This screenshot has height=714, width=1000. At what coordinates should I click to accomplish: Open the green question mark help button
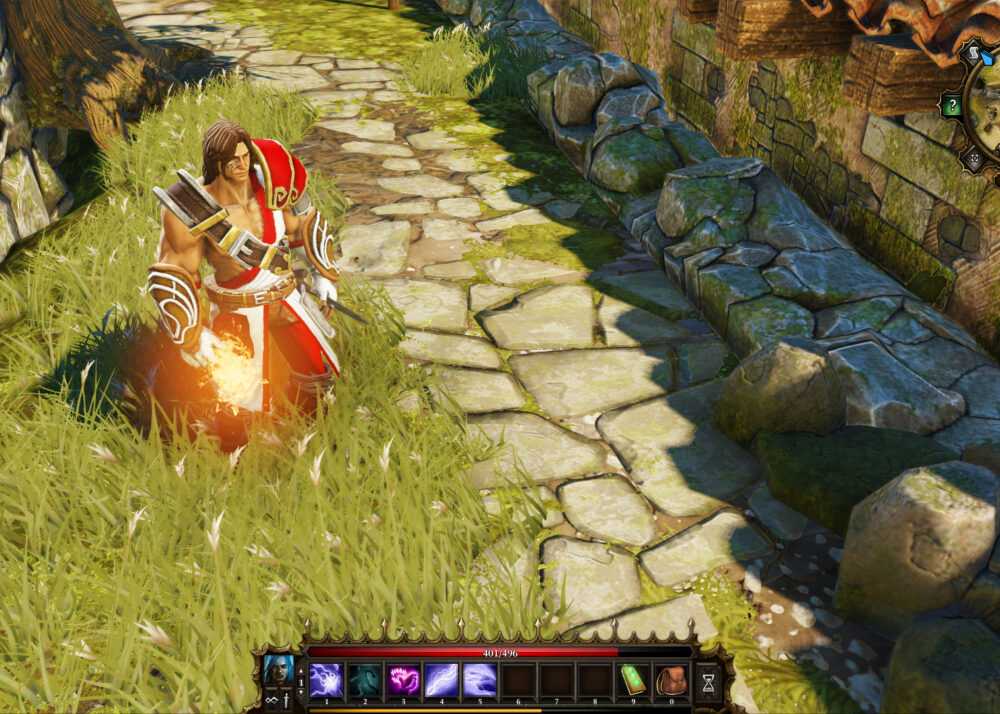(953, 105)
